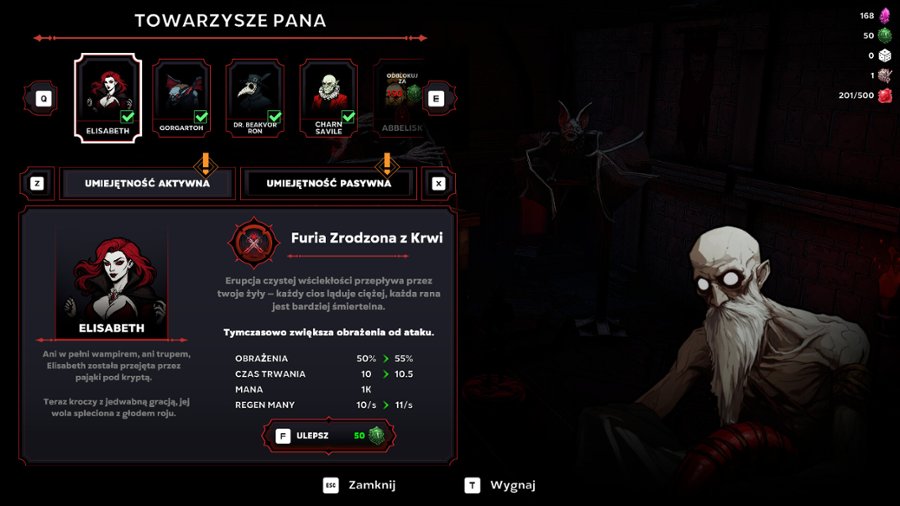Select the locked Abbelisk companion card

[398, 97]
